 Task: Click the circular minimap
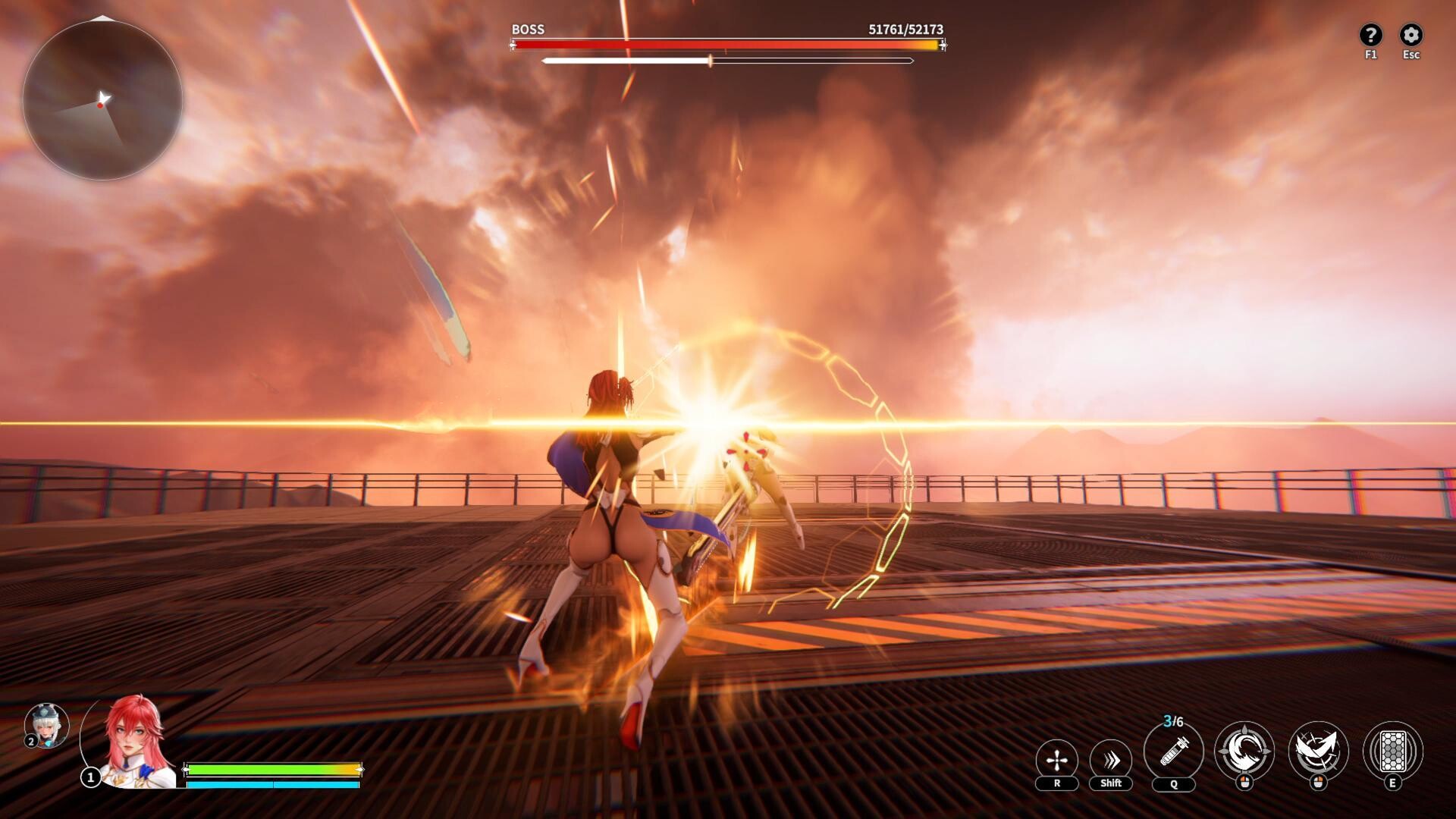pyautogui.click(x=102, y=100)
